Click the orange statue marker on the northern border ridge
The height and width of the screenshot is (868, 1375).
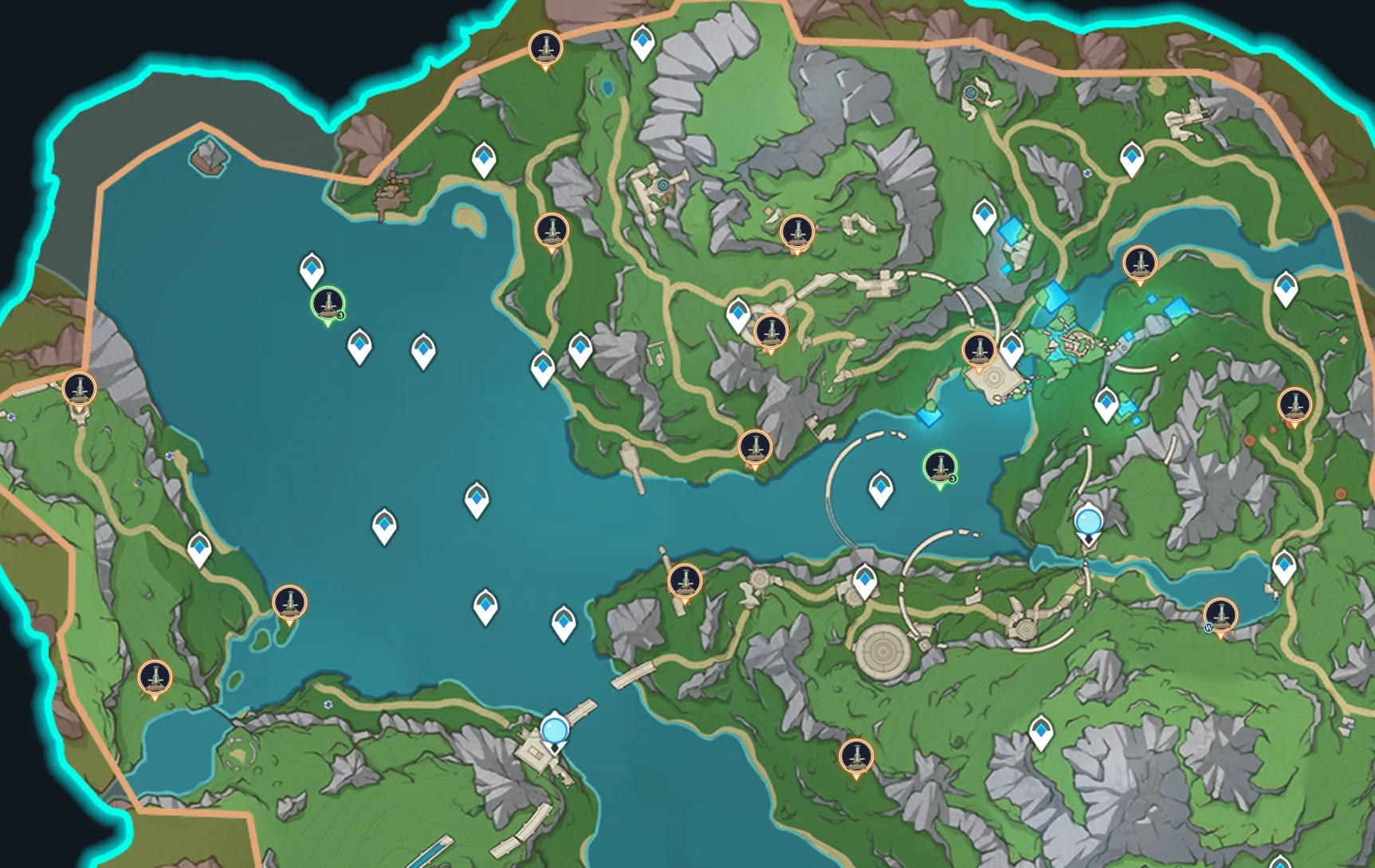545,48
